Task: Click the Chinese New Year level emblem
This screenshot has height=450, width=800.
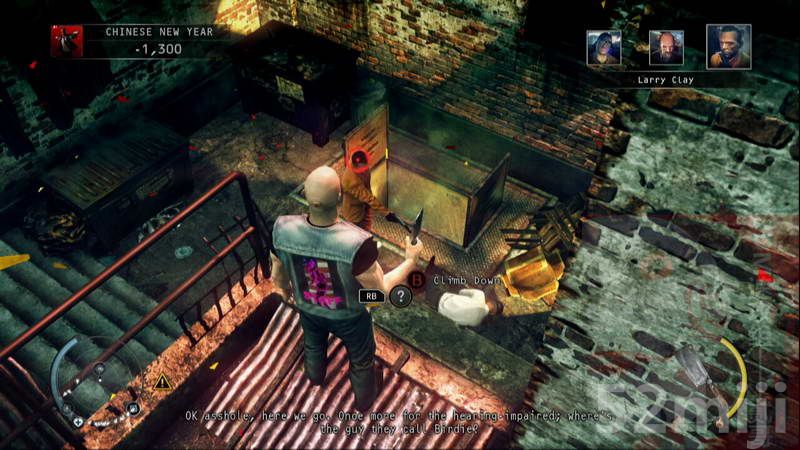Action: [x=67, y=41]
